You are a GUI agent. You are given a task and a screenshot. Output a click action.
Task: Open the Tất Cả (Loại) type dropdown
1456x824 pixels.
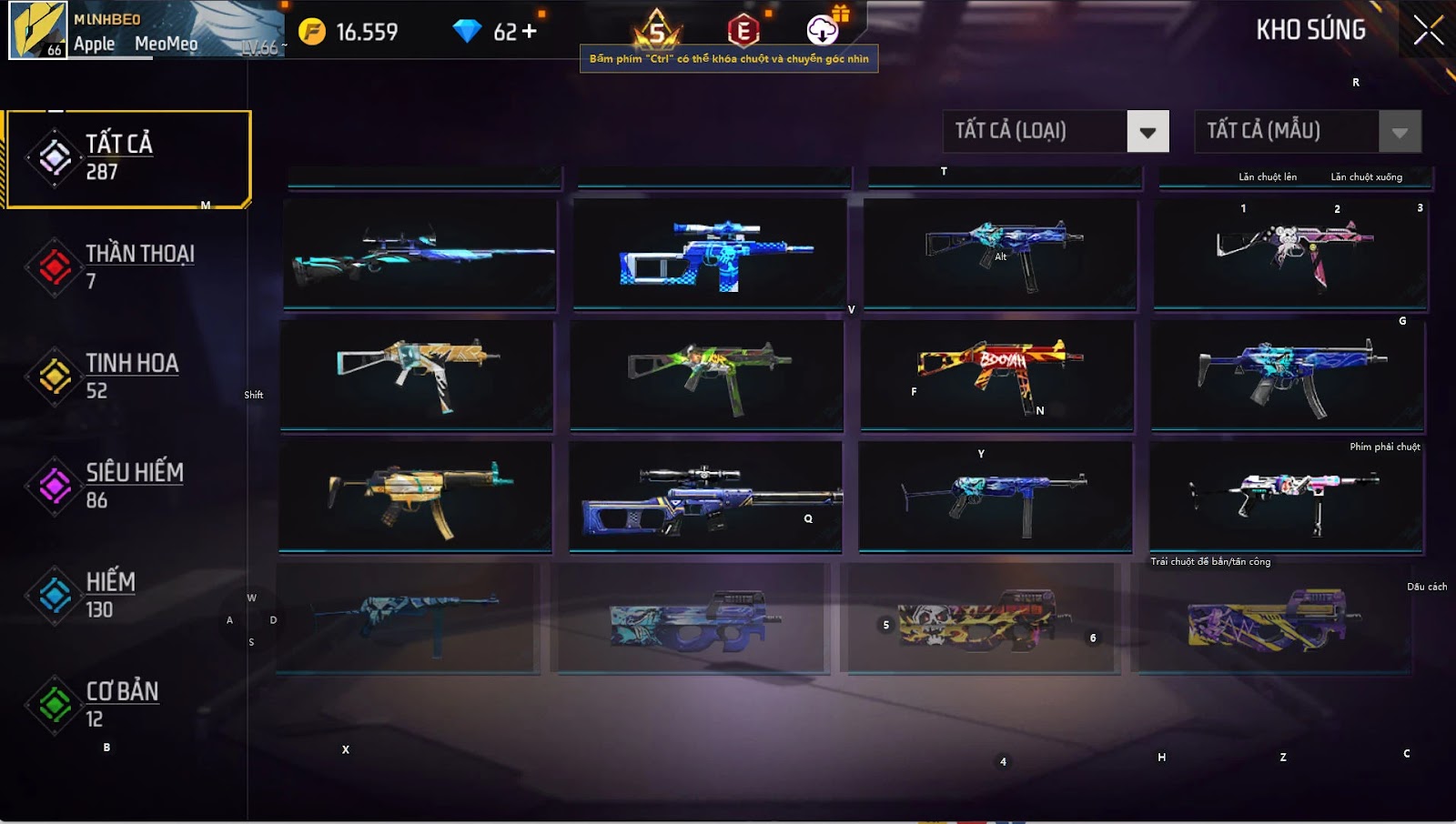1147,132
